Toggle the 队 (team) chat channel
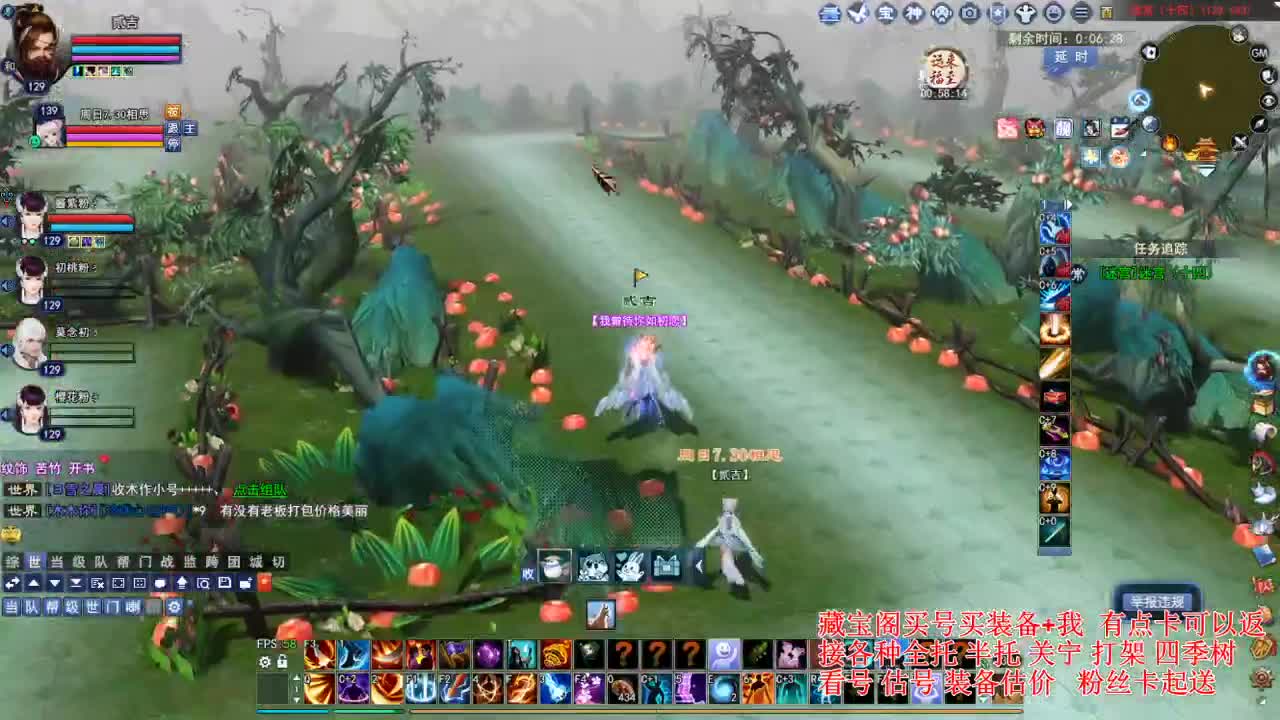Screen dimensions: 1280x720 pyautogui.click(x=30, y=607)
